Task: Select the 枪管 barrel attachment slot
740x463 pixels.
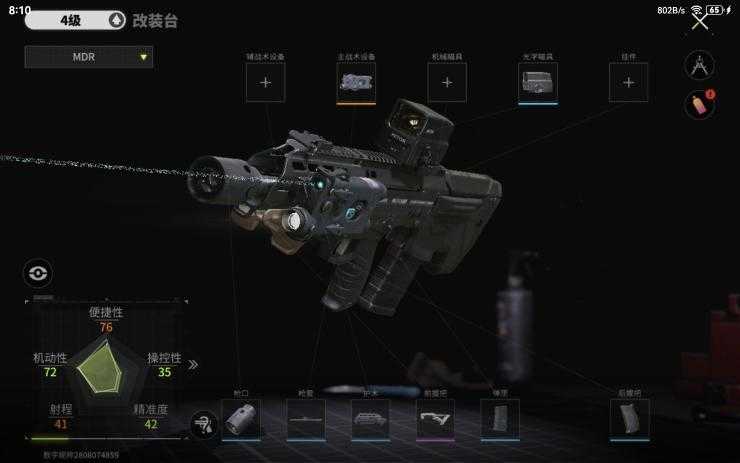Action: click(305, 420)
